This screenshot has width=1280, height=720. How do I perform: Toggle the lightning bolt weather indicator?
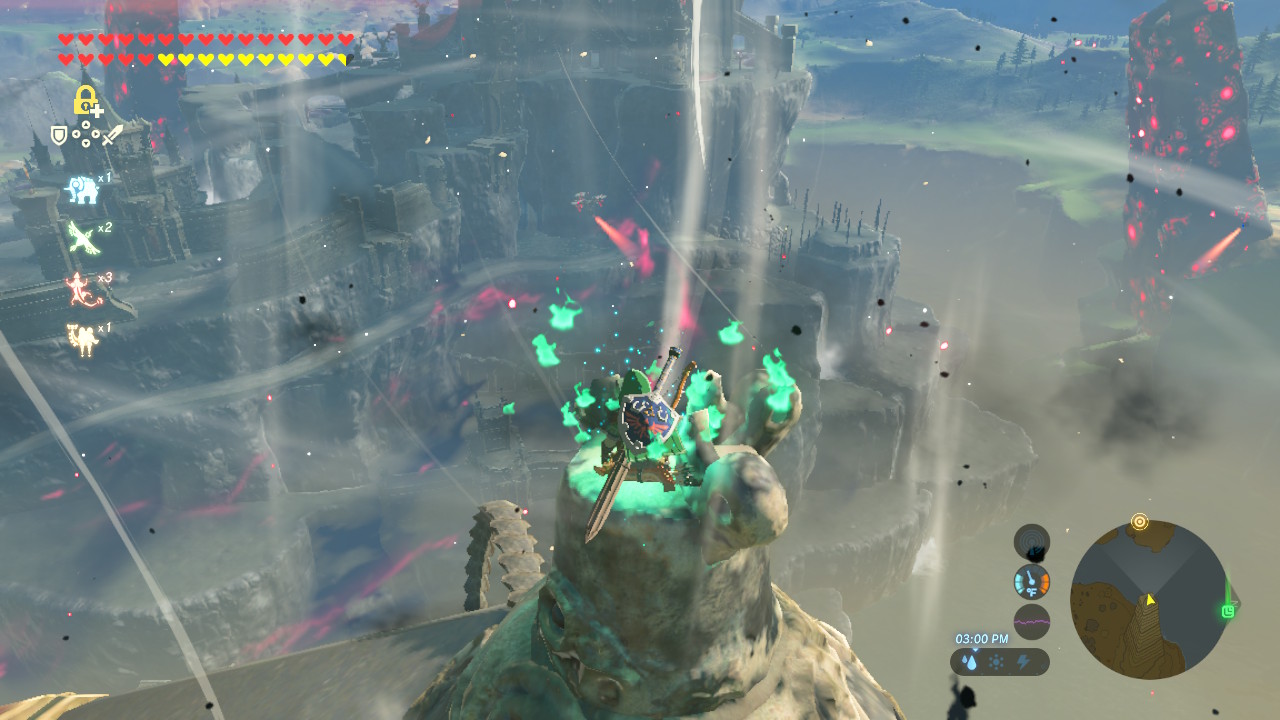pyautogui.click(x=1023, y=661)
